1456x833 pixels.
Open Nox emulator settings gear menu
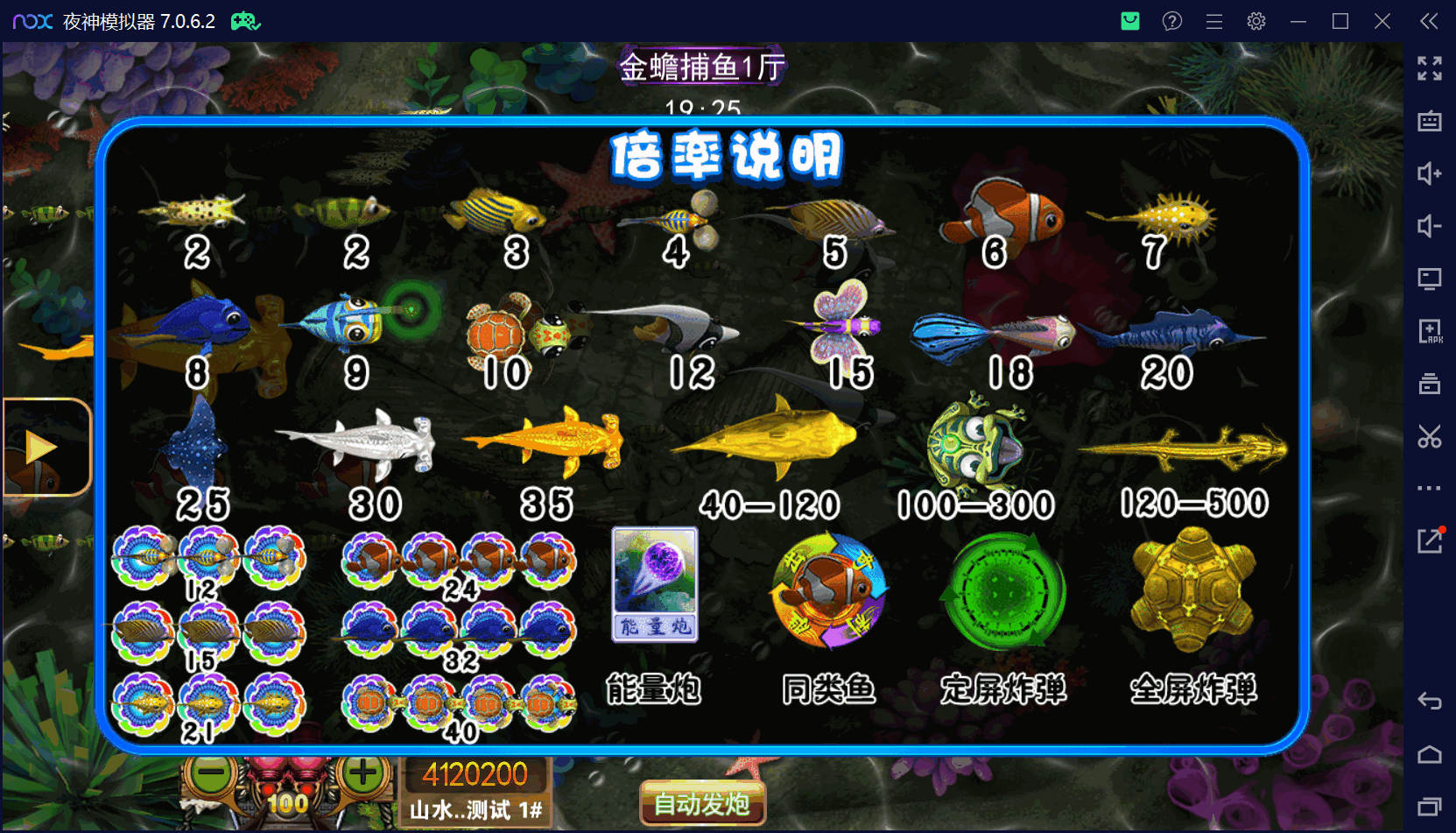coord(1256,21)
